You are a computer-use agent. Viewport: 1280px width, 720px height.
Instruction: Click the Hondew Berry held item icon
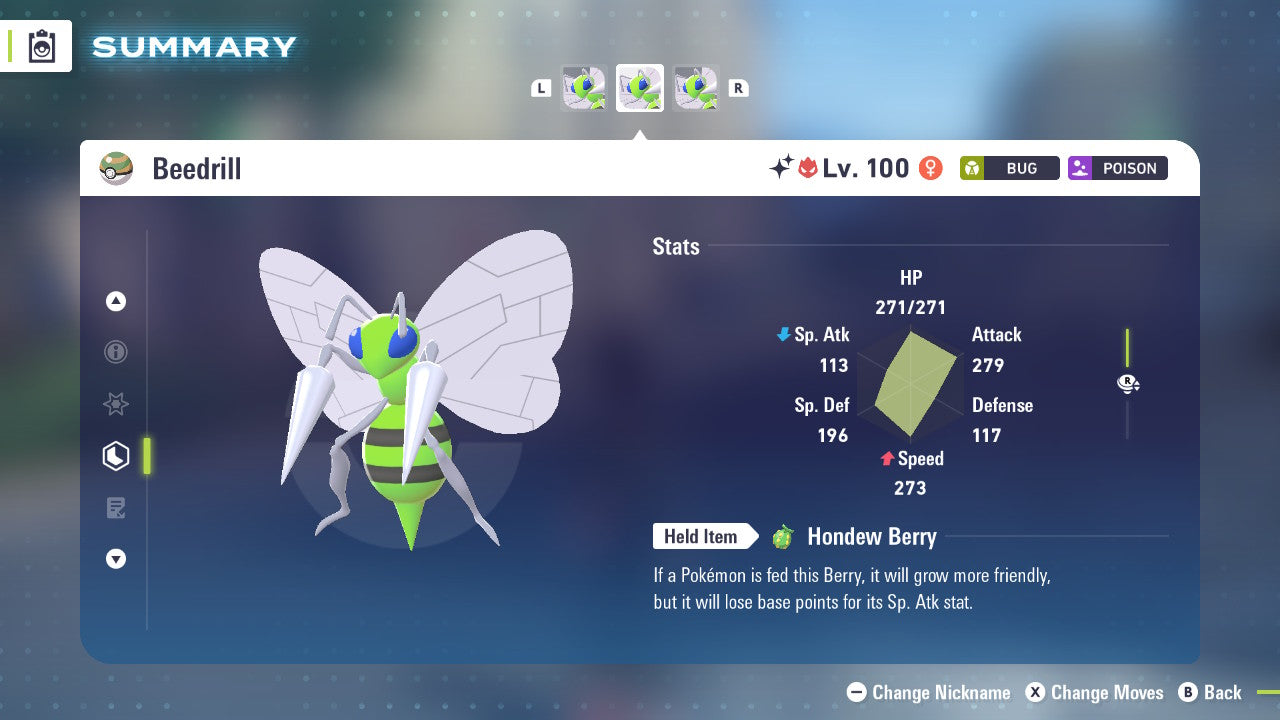[784, 537]
